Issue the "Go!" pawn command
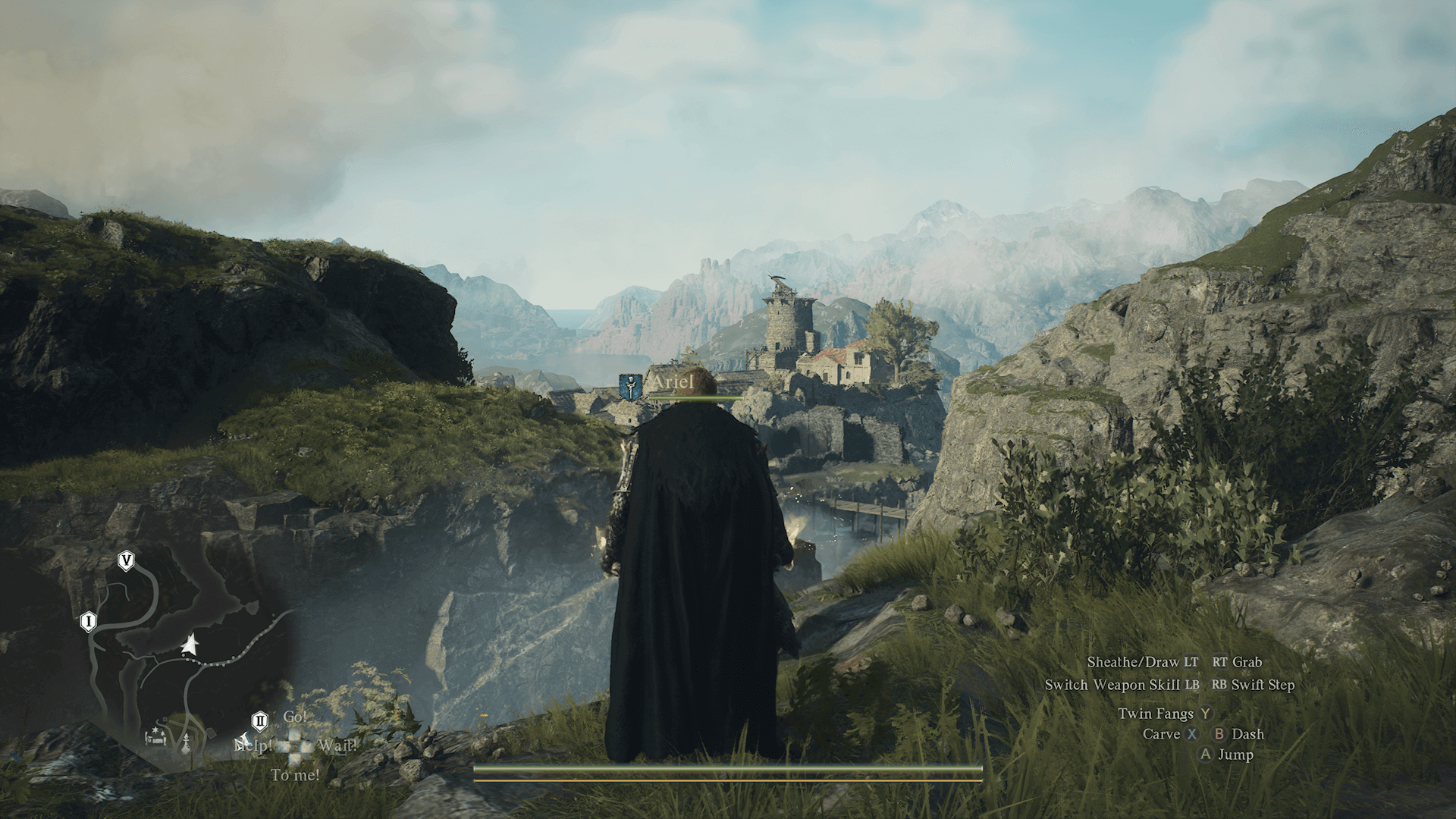Screen dimensions: 1456x819 295,717
